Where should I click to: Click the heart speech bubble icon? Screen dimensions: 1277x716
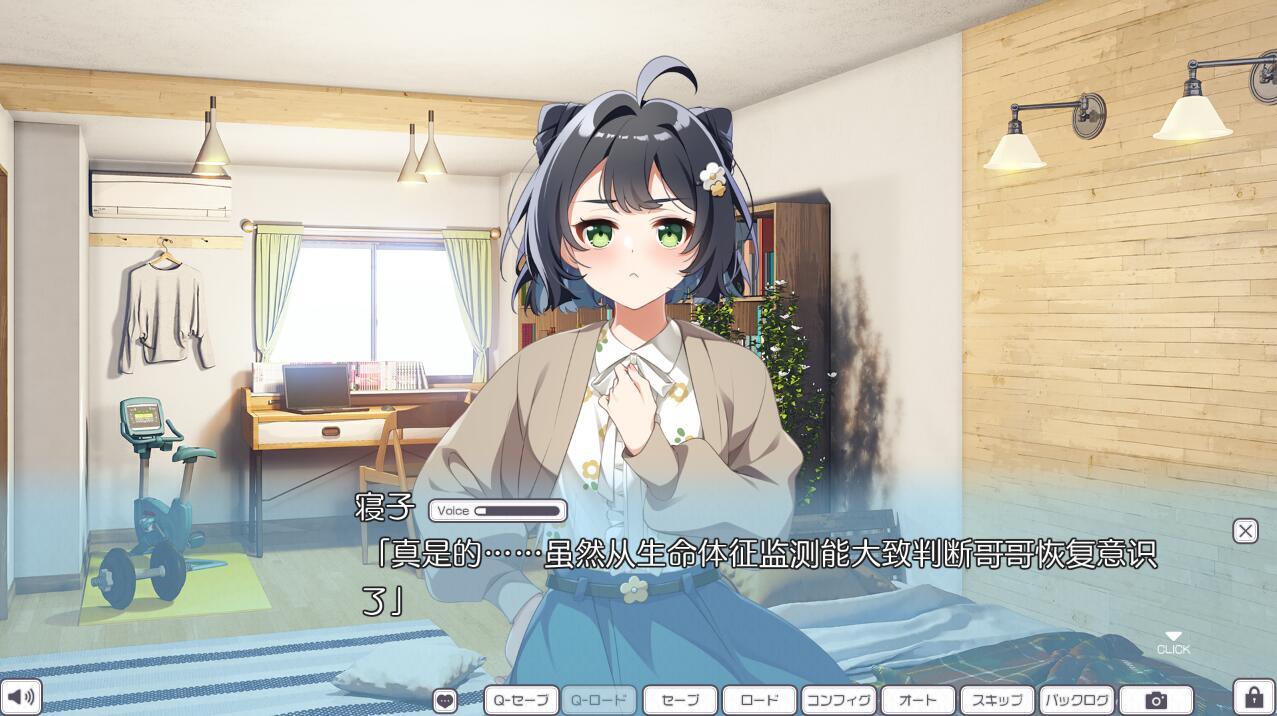[x=445, y=700]
